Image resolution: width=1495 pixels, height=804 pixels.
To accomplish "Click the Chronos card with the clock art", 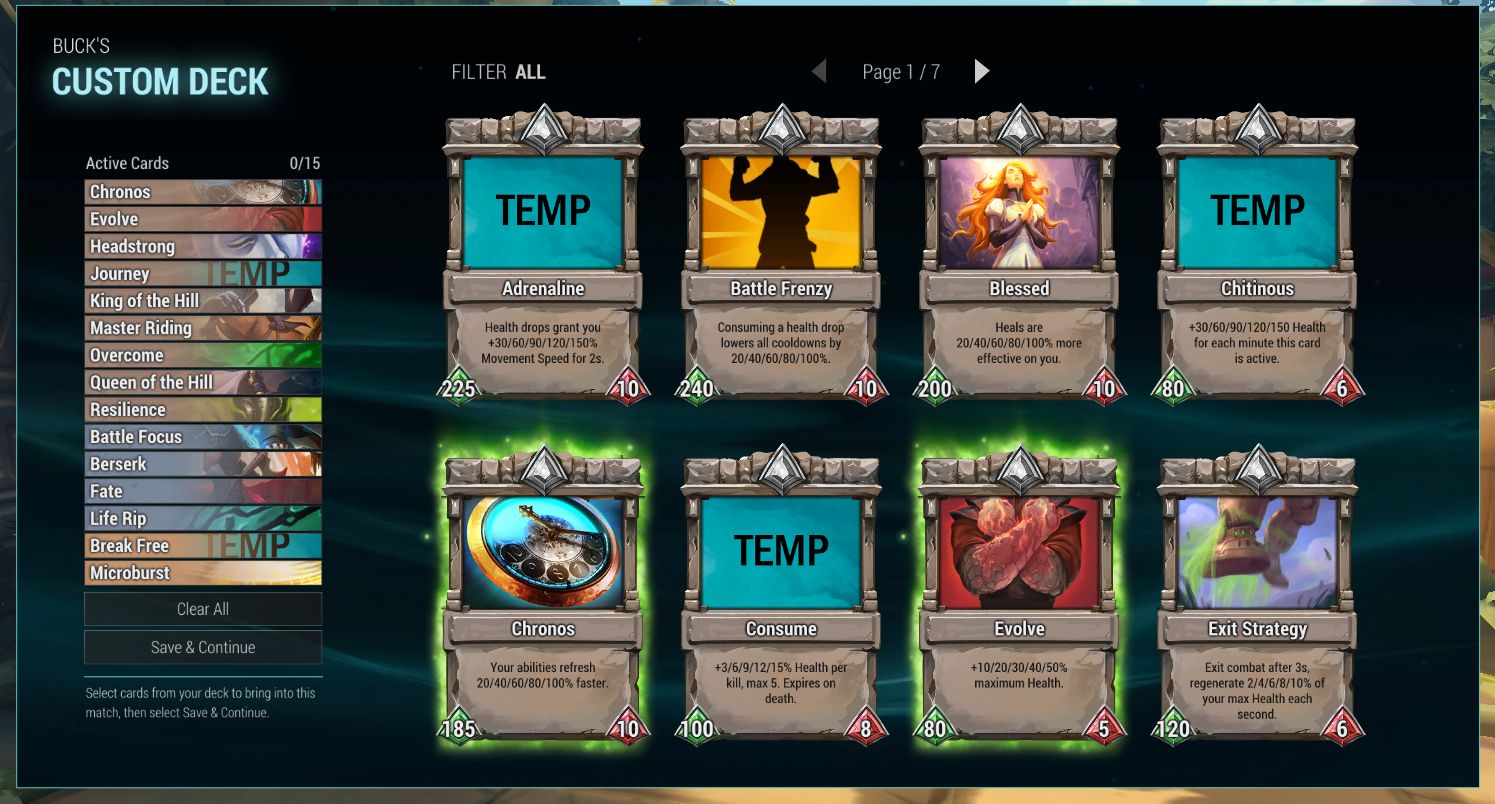I will (543, 595).
